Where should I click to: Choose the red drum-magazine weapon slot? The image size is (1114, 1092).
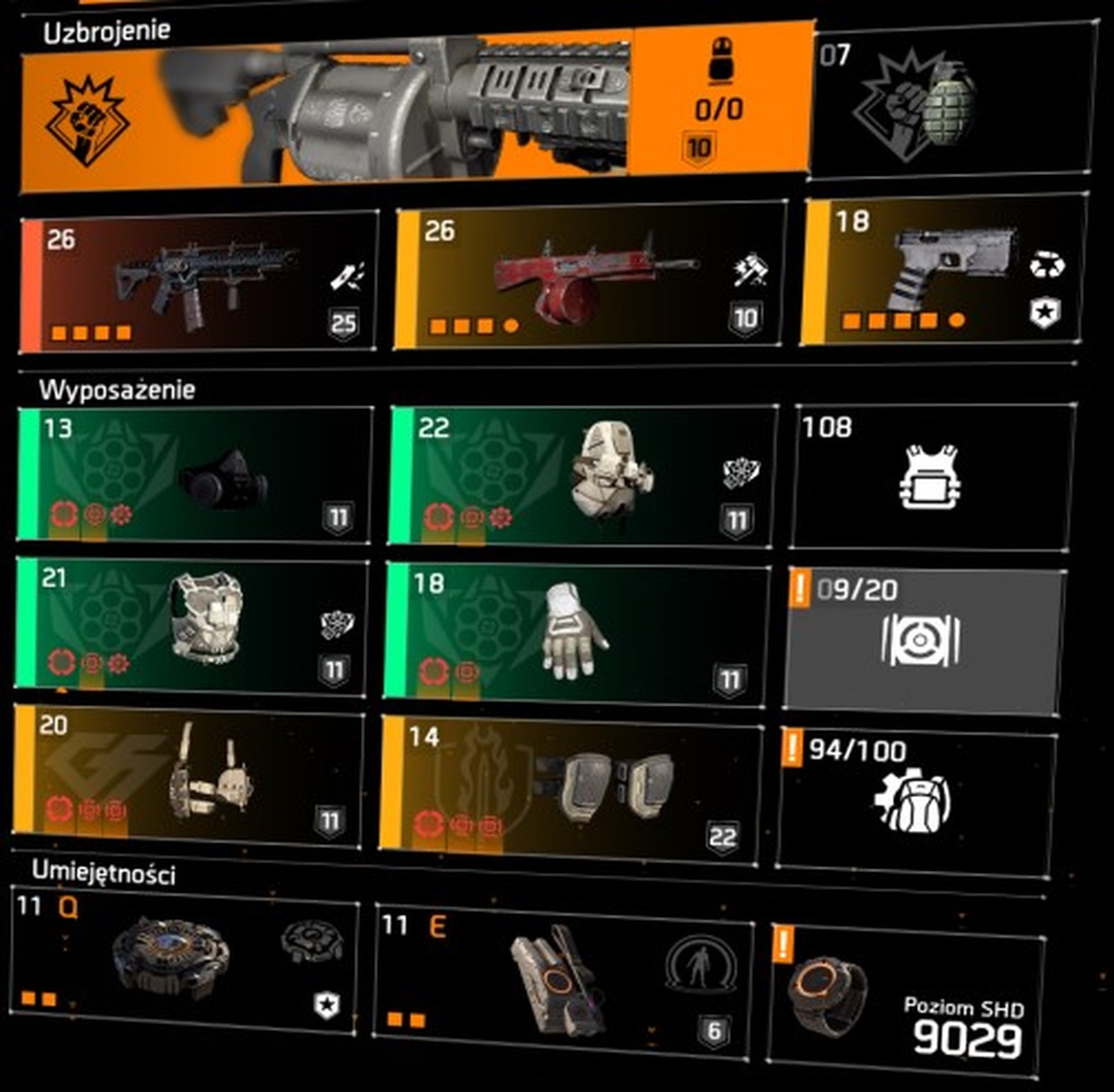tap(590, 277)
